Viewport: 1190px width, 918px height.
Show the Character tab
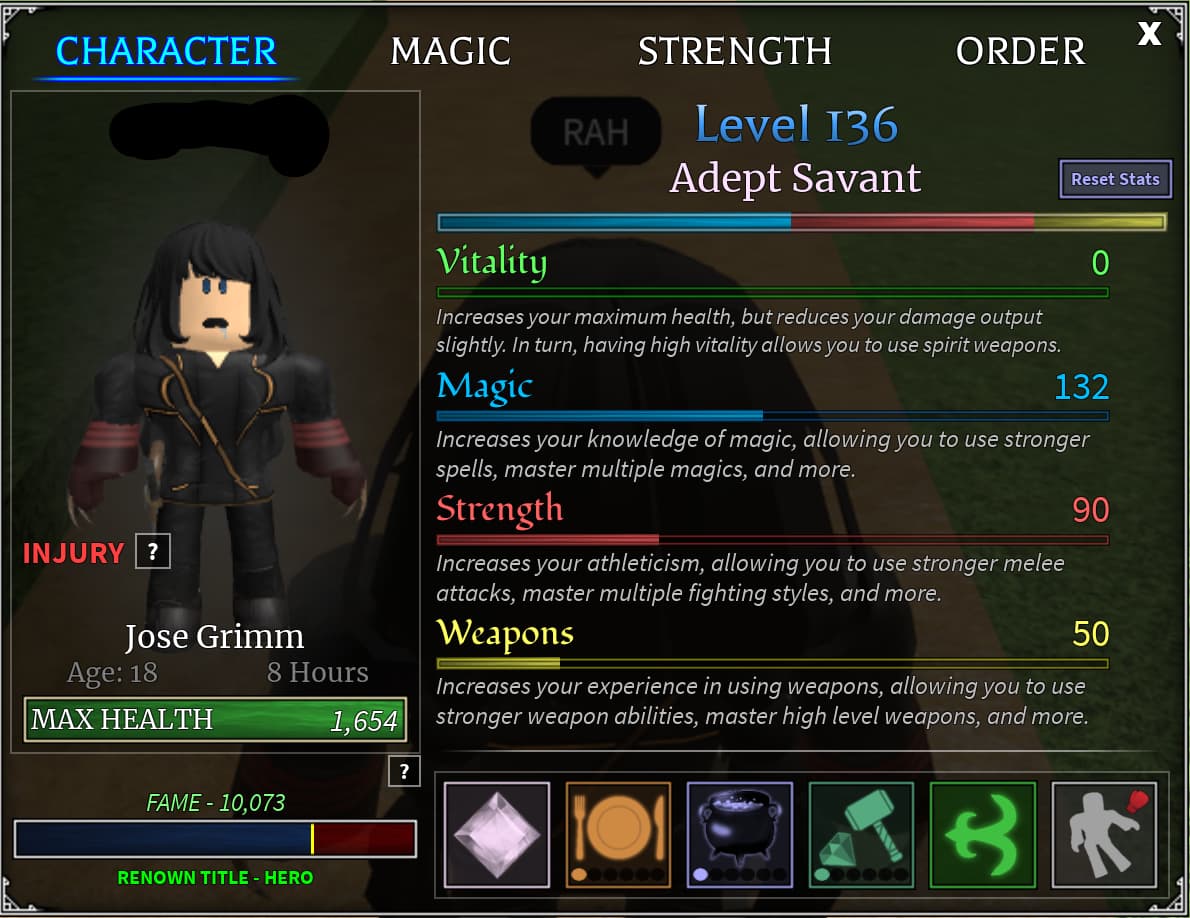[x=166, y=52]
